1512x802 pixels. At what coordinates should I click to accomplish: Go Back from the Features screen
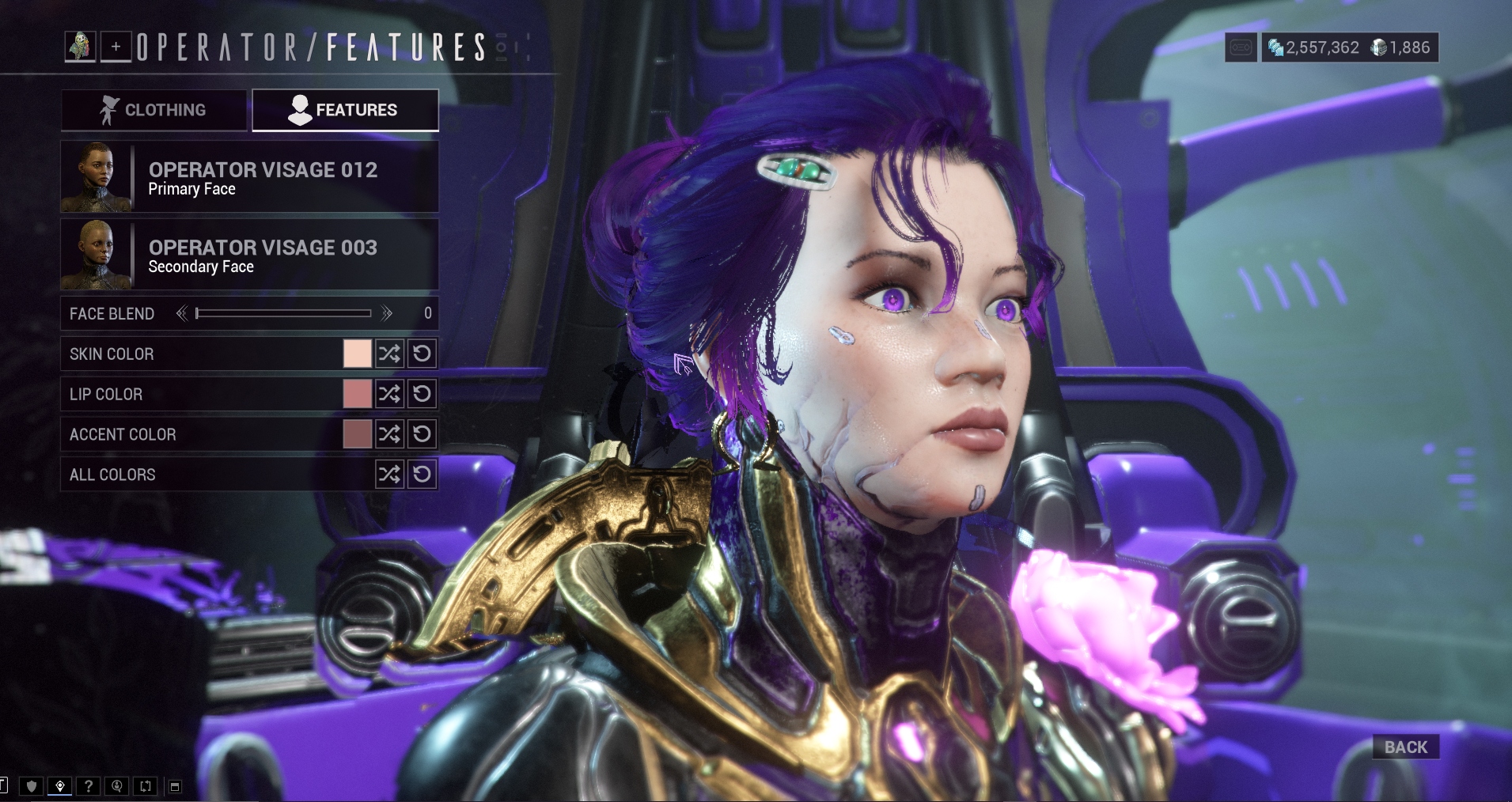(1405, 747)
